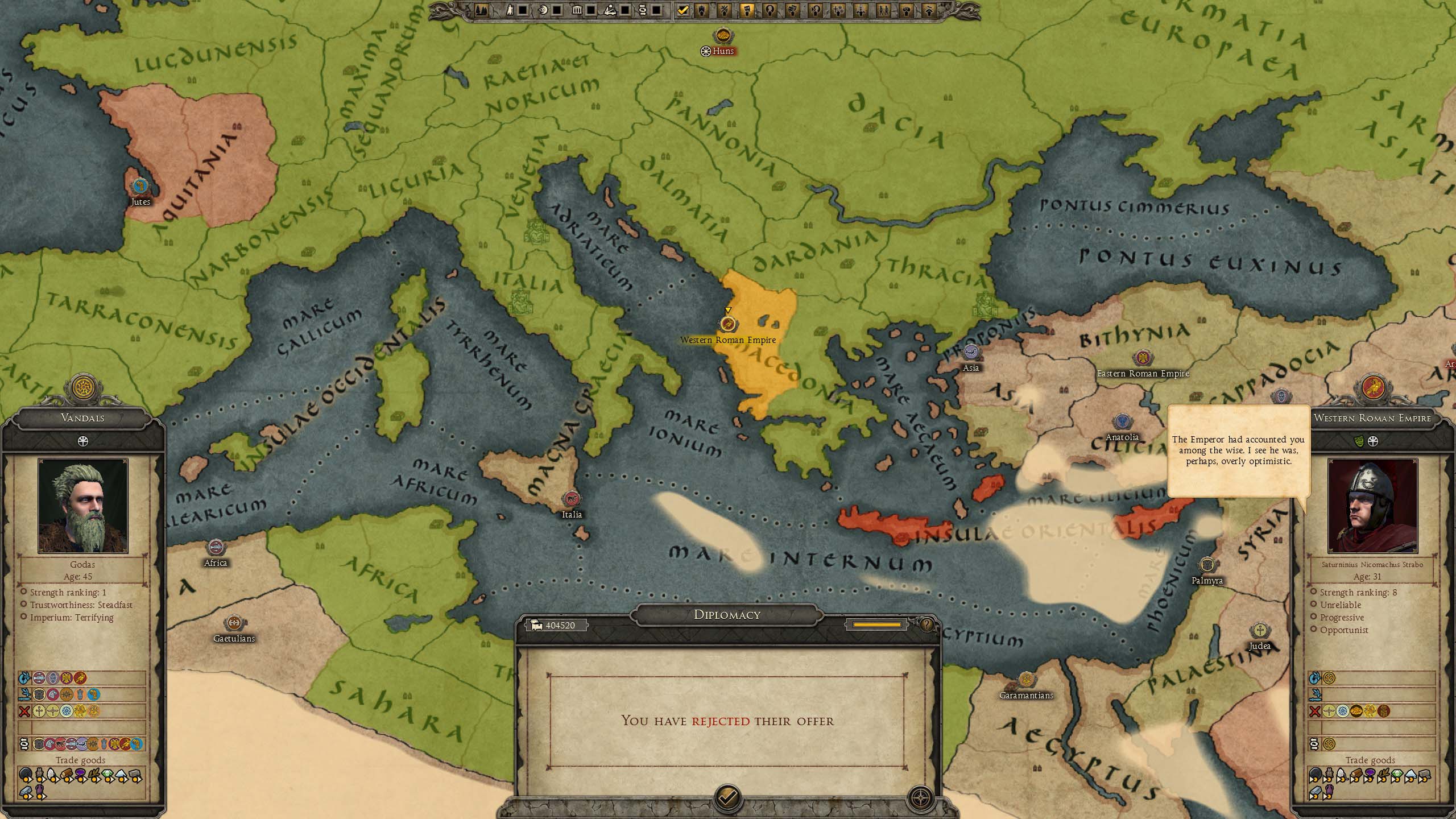Select the Gaetulians faction marker
This screenshot has height=819, width=1456.
point(234,623)
